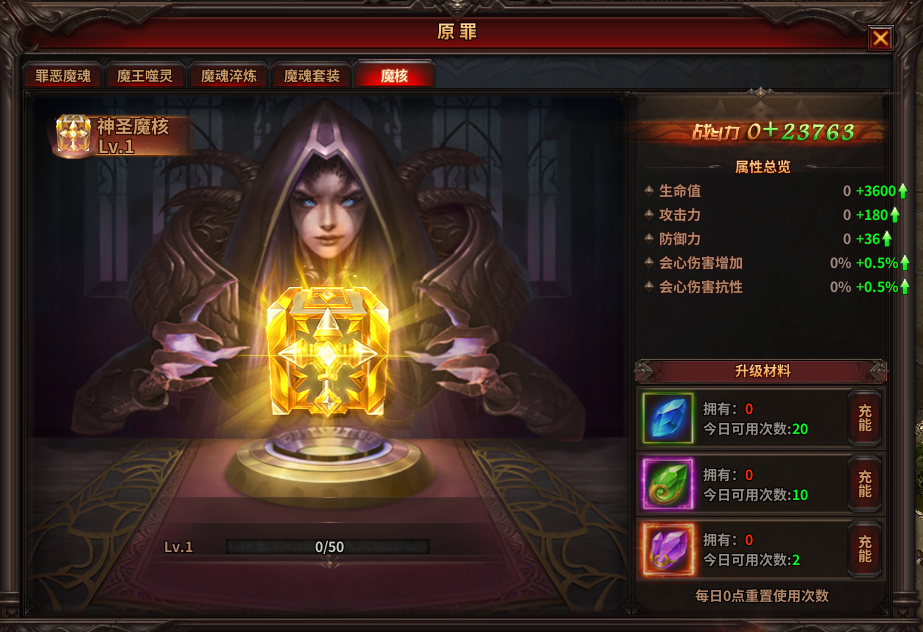Click the 神圣魔核 golden cube icon
923x632 pixels.
(72, 135)
